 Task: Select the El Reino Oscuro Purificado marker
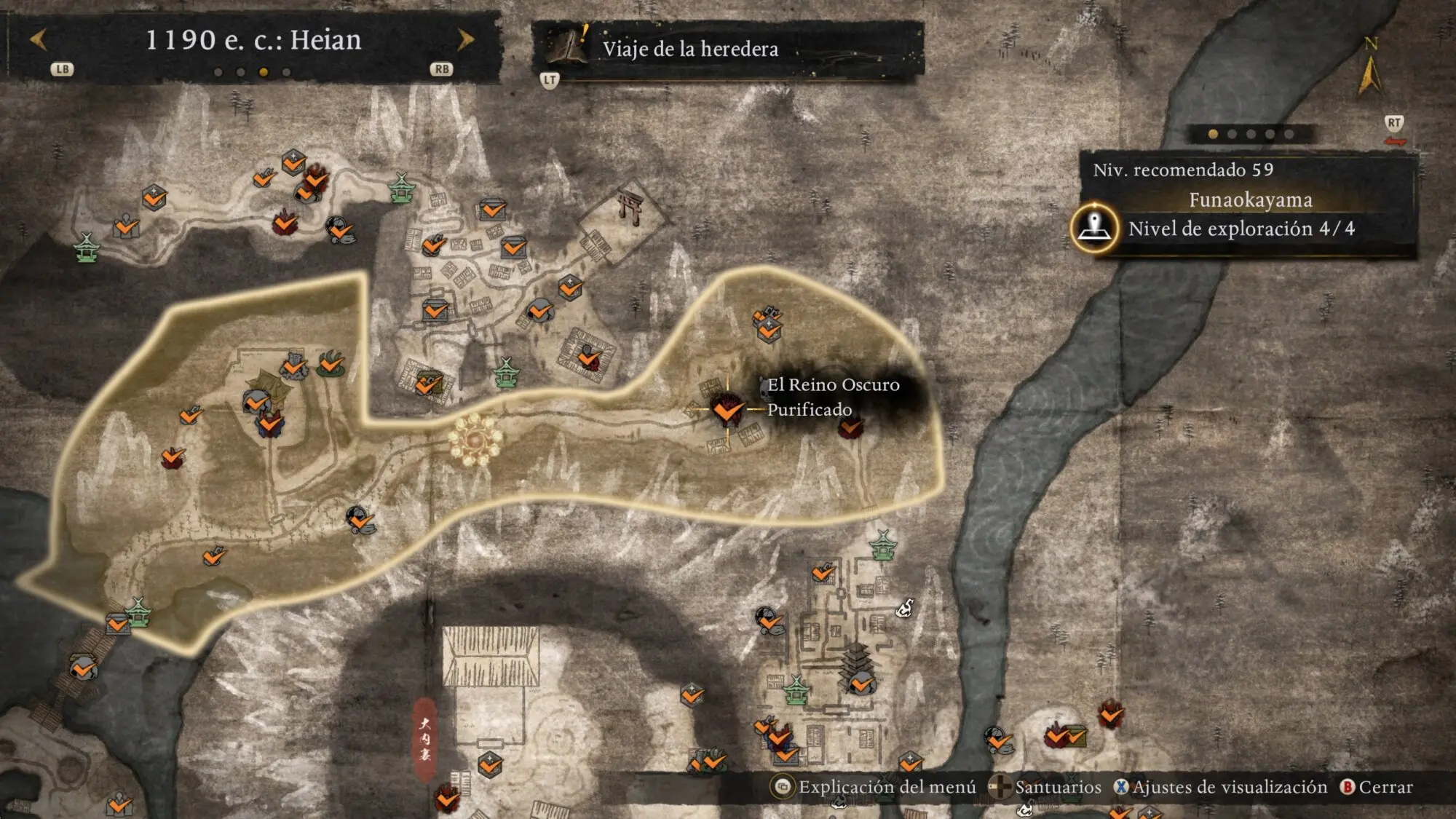pos(727,410)
